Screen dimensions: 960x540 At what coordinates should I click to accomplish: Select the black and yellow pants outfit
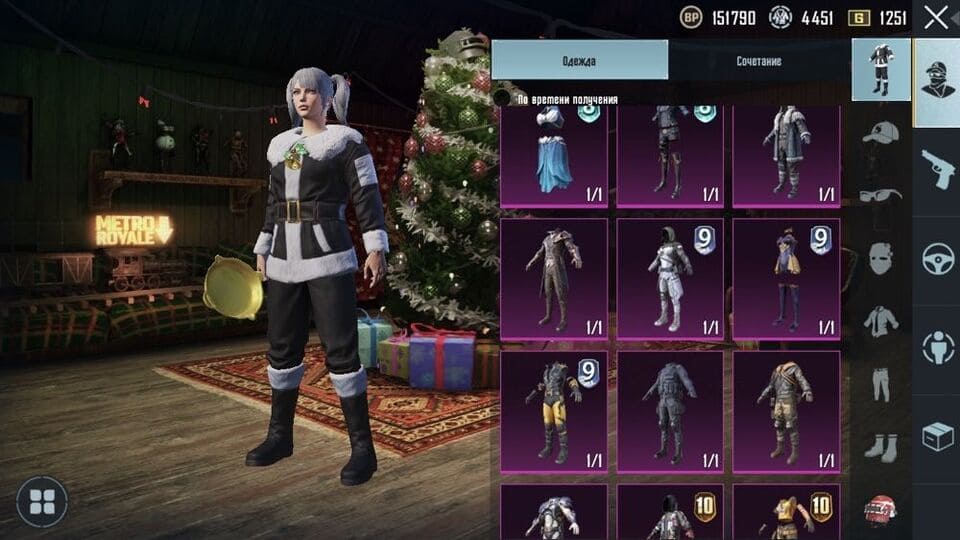[553, 411]
